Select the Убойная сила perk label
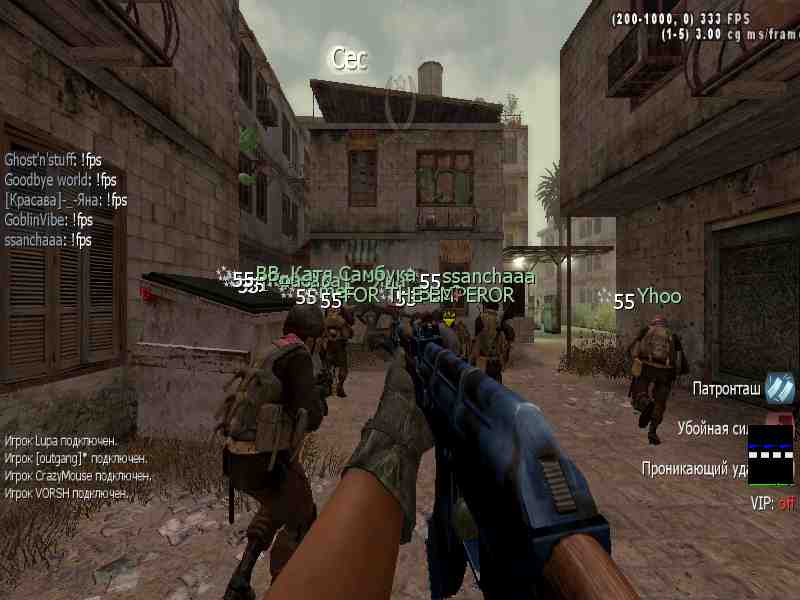The width and height of the screenshot is (800, 600). tap(712, 428)
